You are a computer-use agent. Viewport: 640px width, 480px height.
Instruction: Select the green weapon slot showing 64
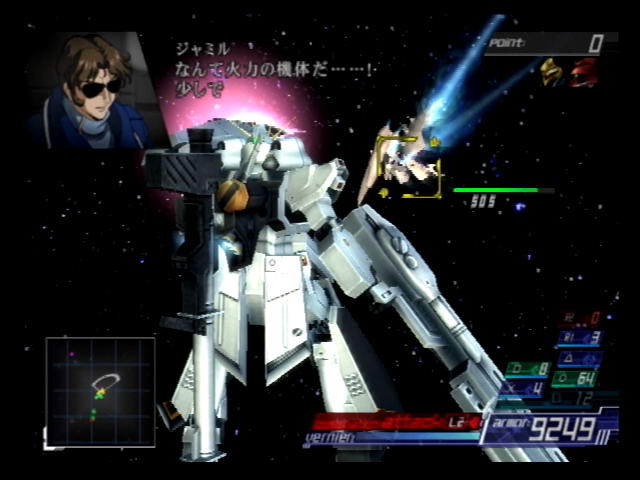(575, 379)
